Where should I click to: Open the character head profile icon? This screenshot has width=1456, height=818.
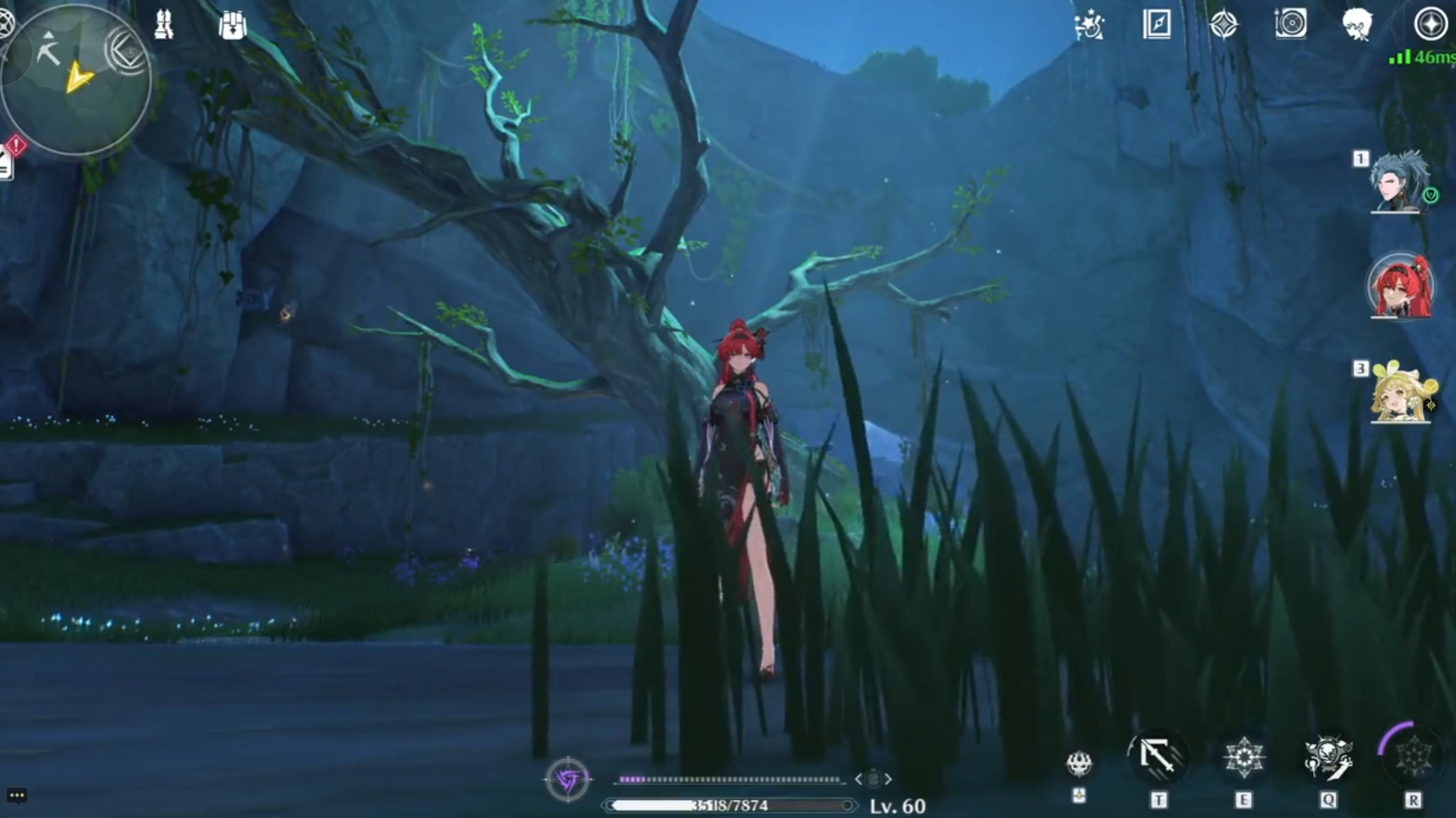[x=1357, y=25]
